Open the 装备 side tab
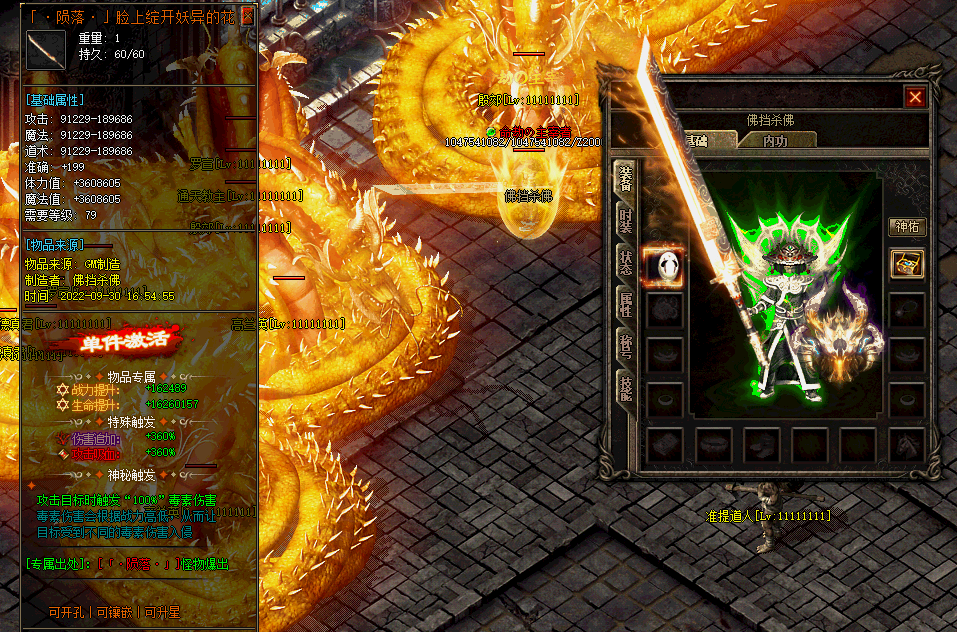 click(x=626, y=178)
